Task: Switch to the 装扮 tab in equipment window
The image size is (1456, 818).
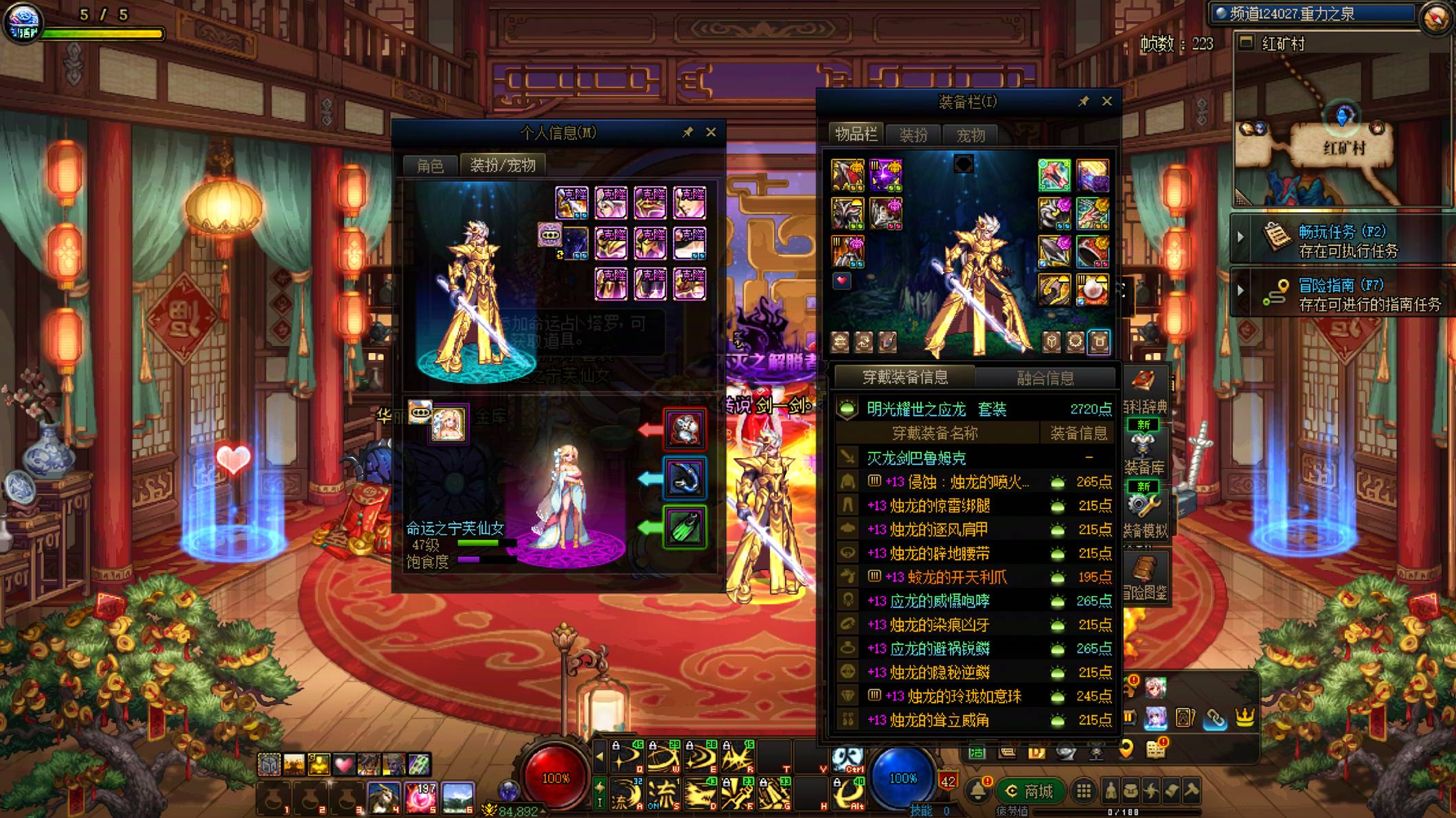Action: pyautogui.click(x=913, y=135)
